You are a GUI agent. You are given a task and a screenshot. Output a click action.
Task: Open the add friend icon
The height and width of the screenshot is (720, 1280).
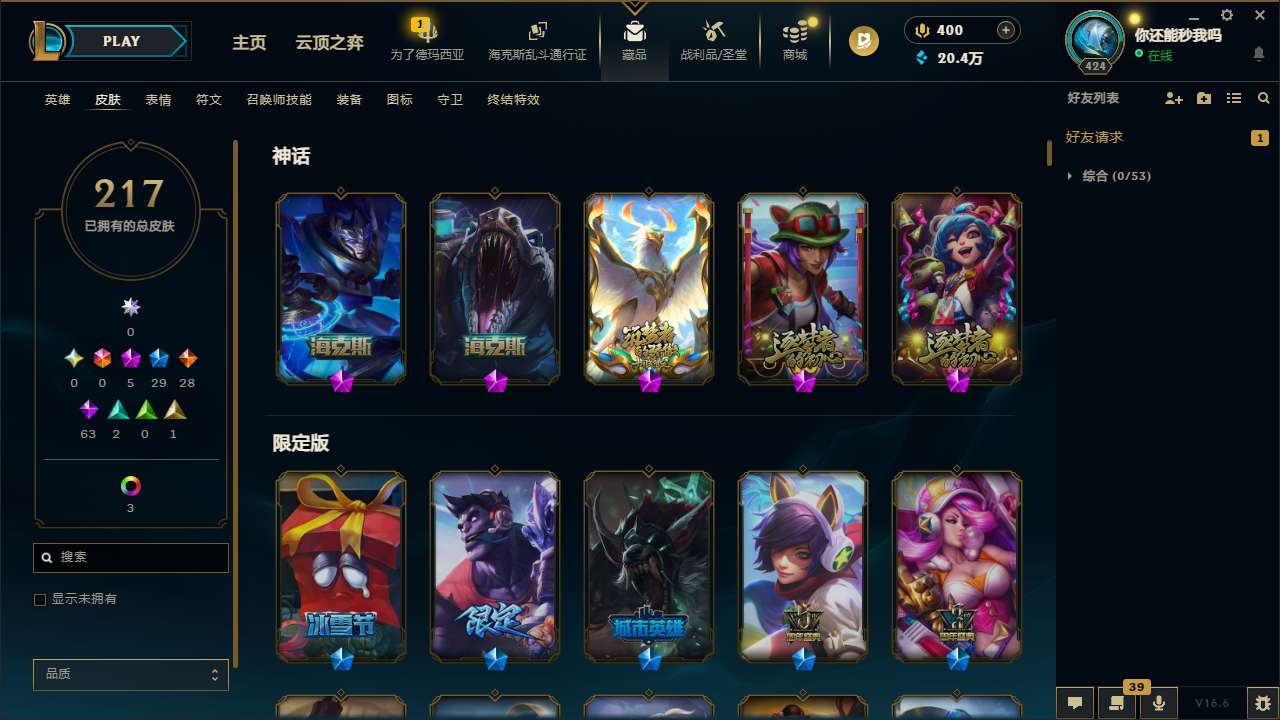click(1172, 98)
